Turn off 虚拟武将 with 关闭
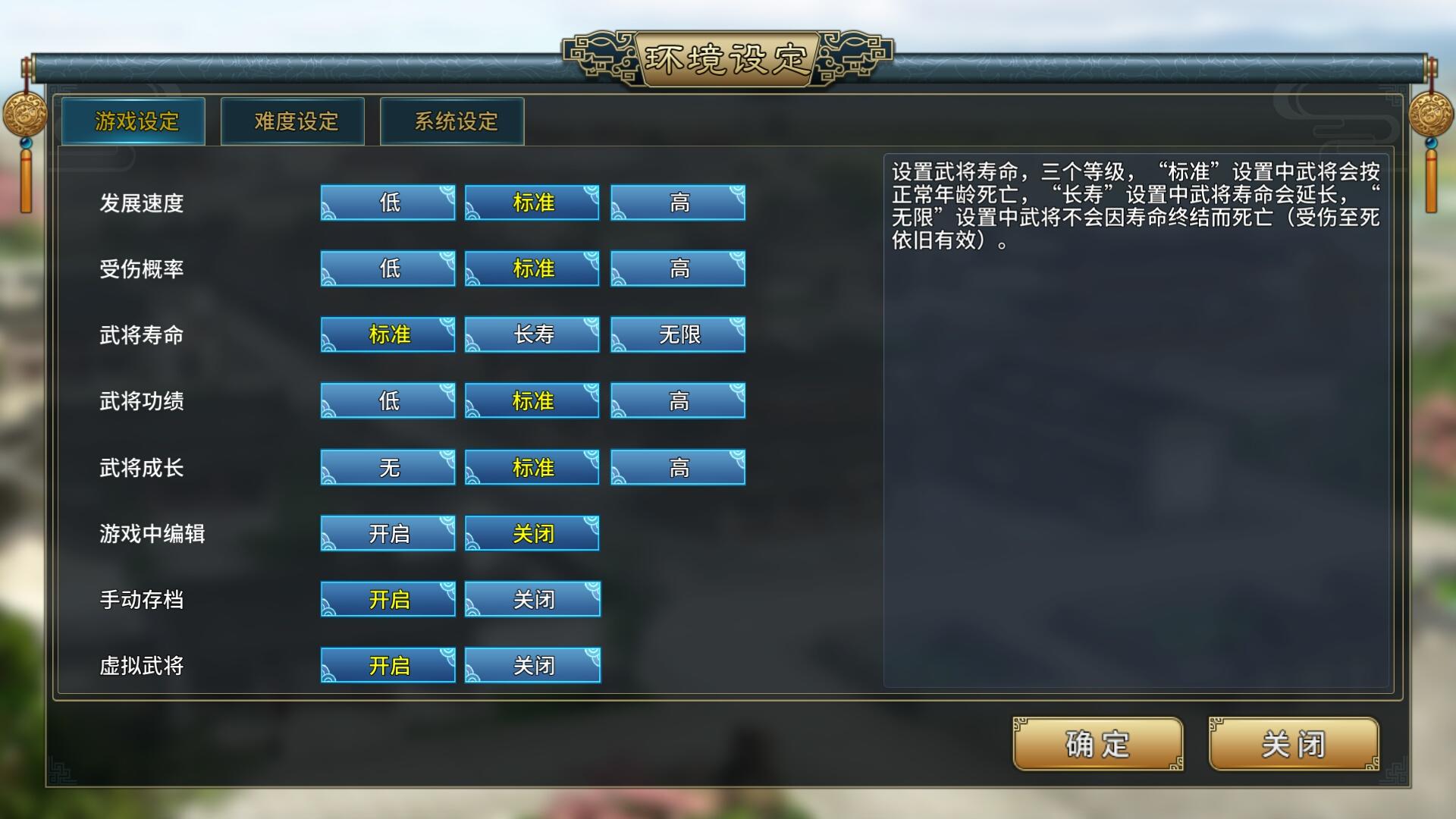The width and height of the screenshot is (1456, 819). [x=532, y=665]
